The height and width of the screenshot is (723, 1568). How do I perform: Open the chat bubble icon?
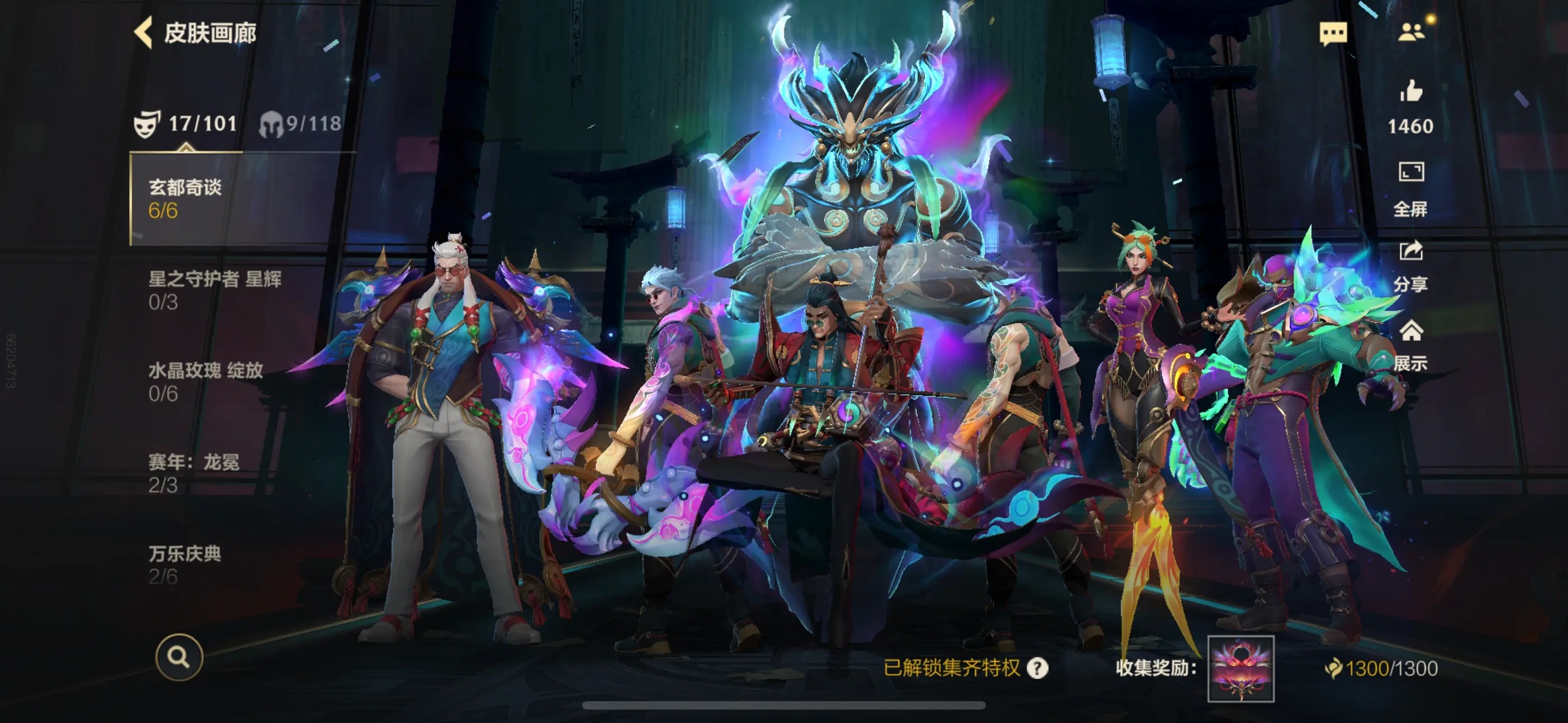(x=1333, y=33)
